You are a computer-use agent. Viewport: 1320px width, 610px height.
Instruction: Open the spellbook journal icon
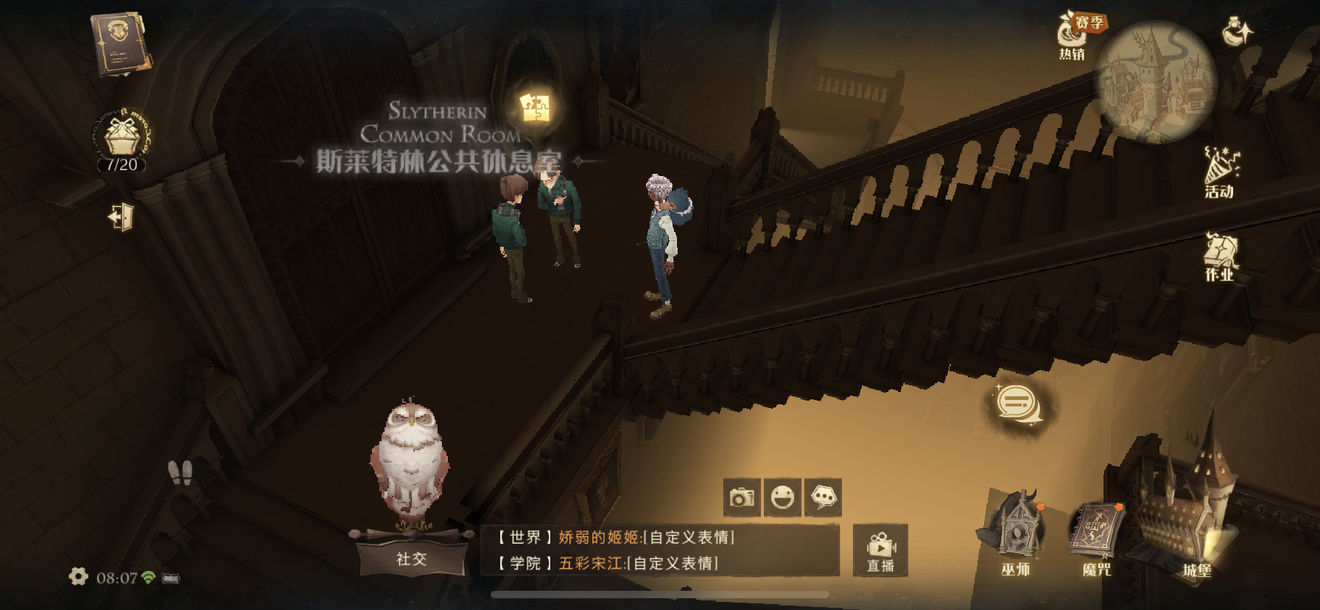coord(121,44)
